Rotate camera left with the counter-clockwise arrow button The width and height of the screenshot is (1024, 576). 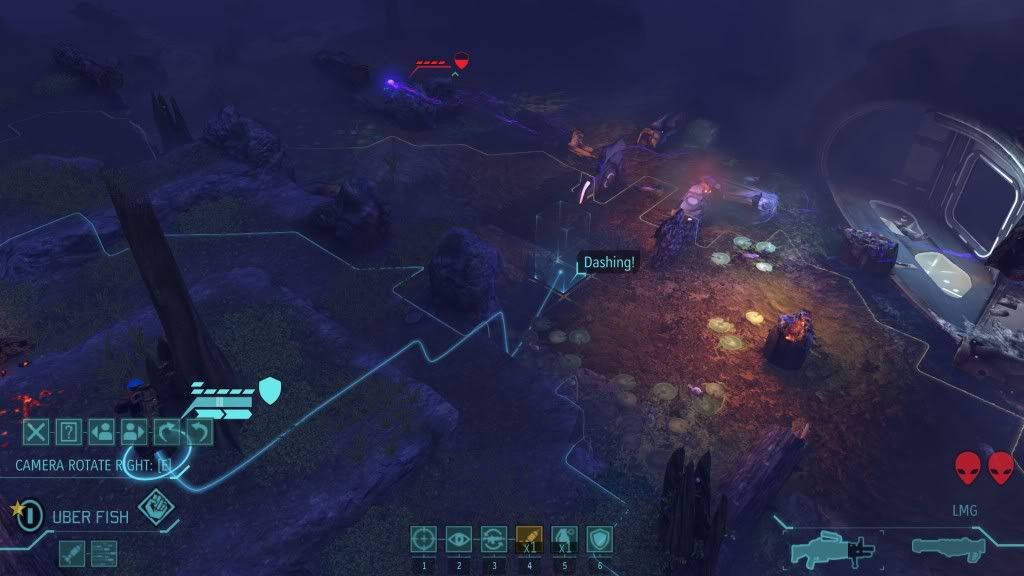(199, 432)
